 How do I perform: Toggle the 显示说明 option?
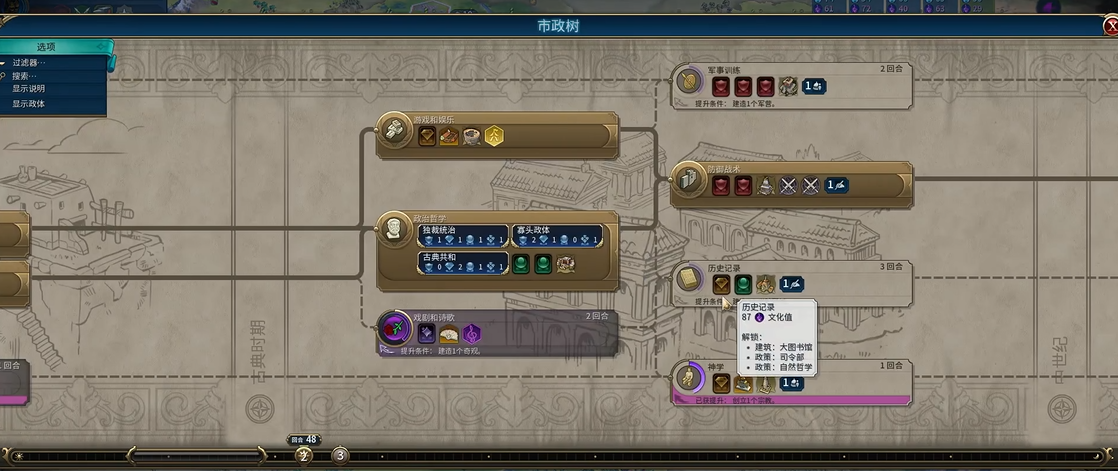(x=28, y=89)
